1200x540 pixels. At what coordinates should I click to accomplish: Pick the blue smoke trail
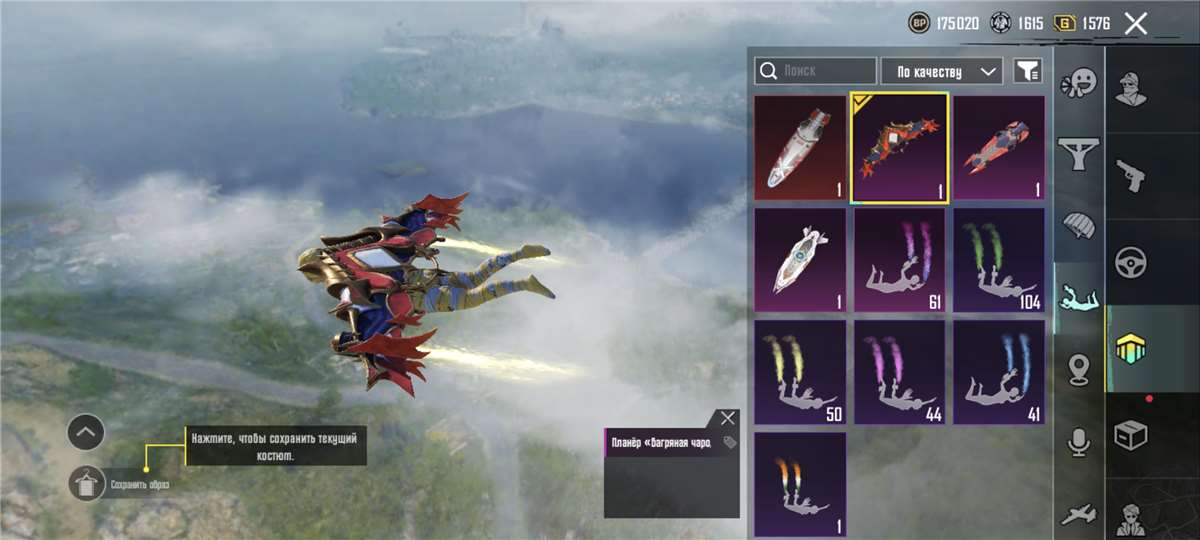tap(998, 373)
